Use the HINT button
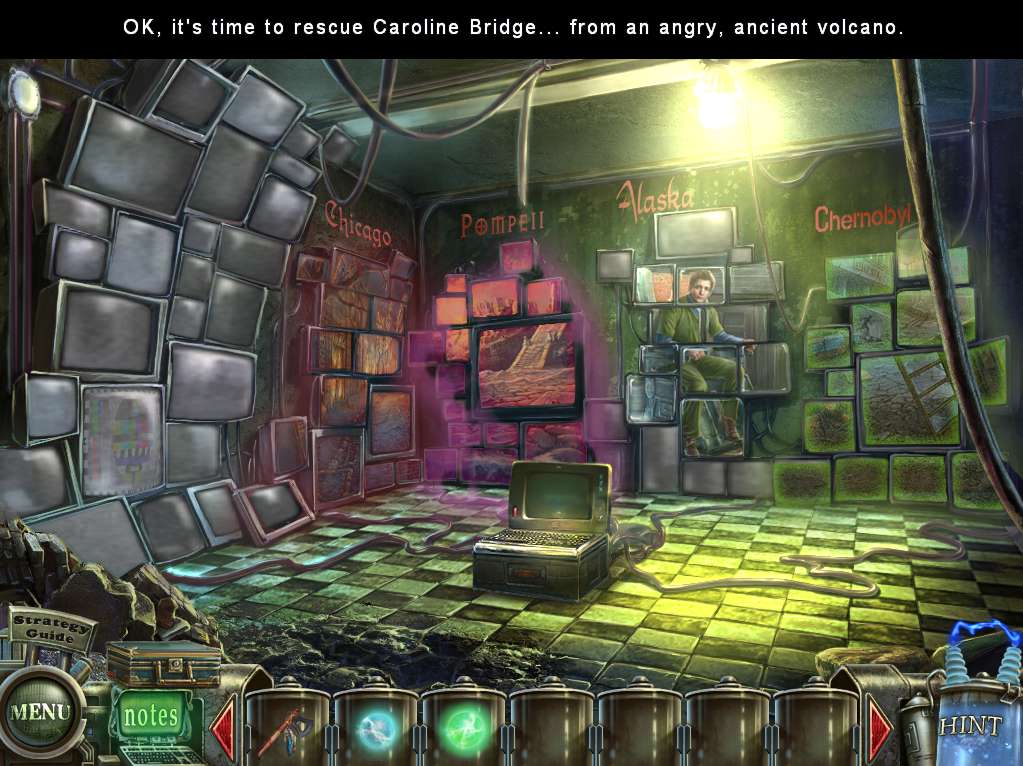 (x=969, y=724)
